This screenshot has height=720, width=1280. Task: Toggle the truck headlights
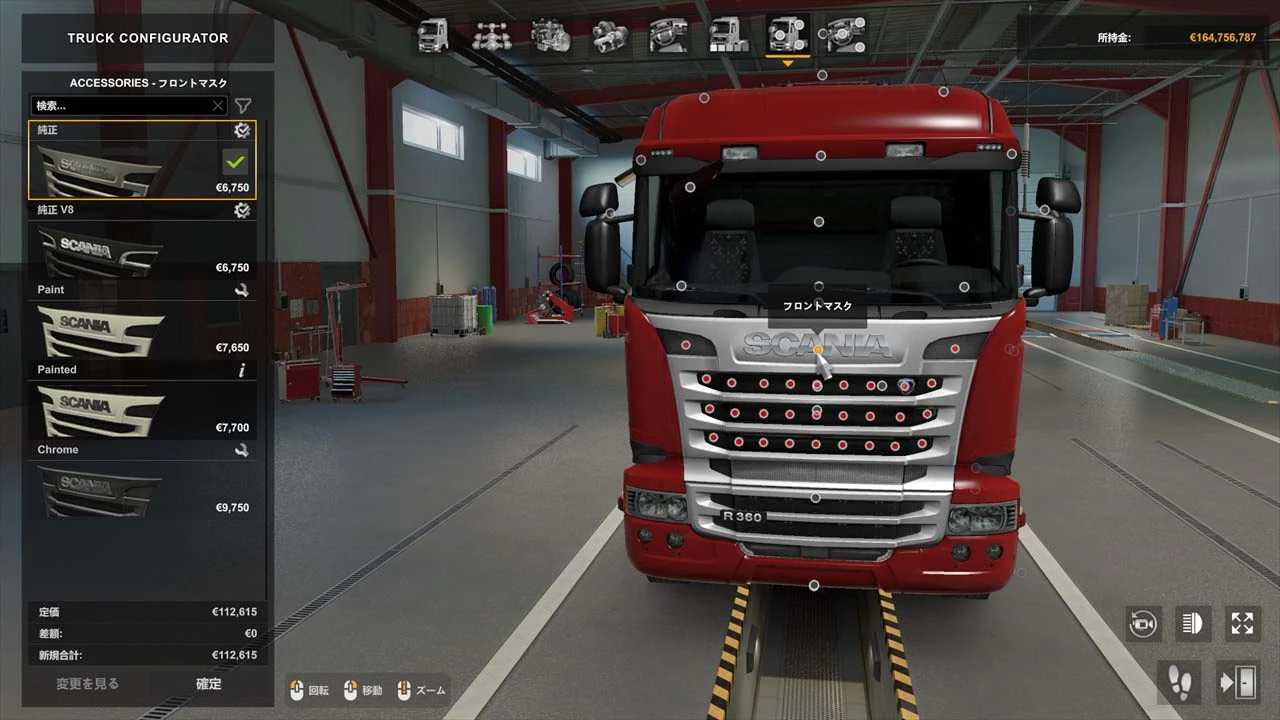1192,624
